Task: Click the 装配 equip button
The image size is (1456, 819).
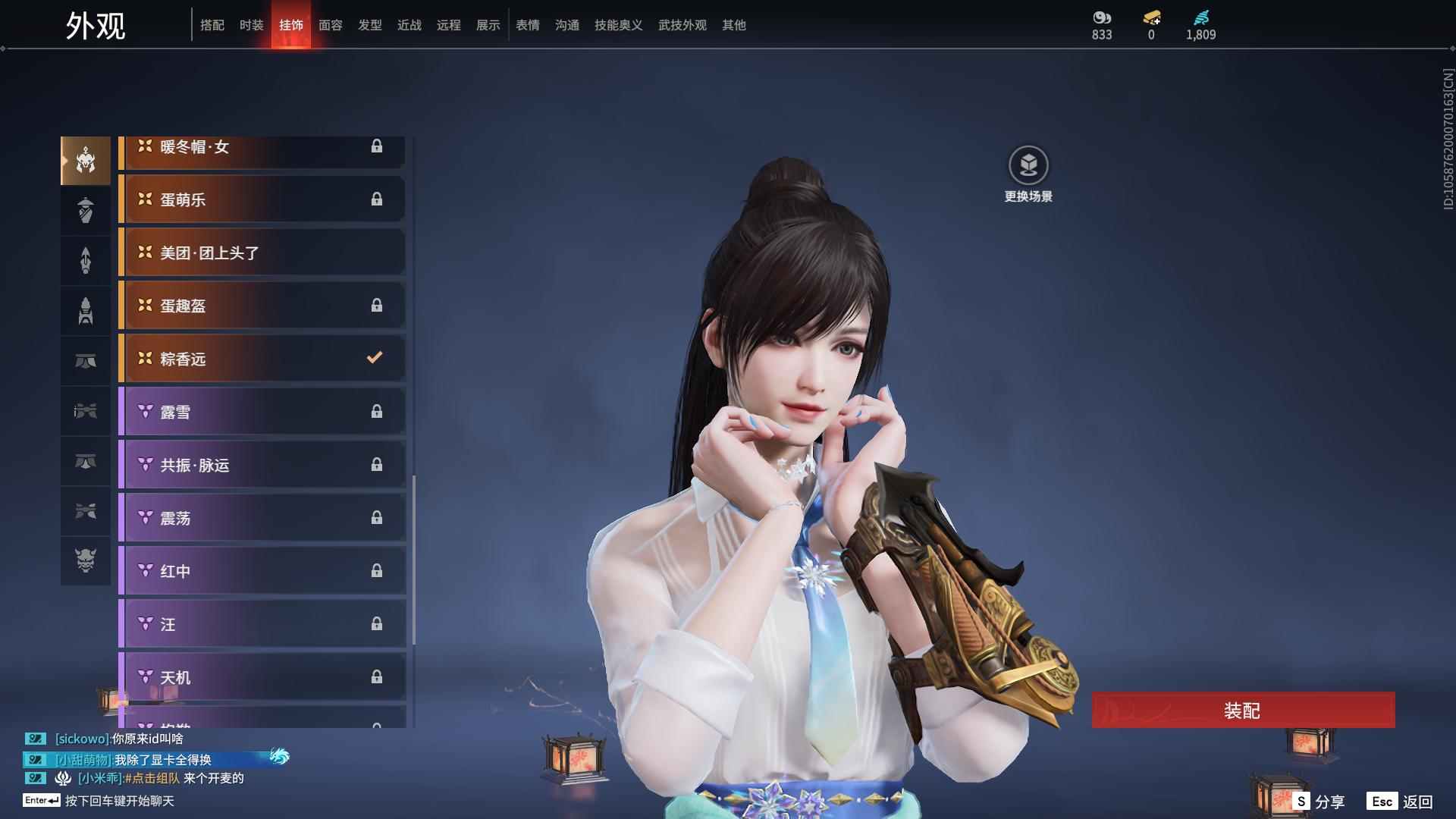Action: coord(1242,711)
